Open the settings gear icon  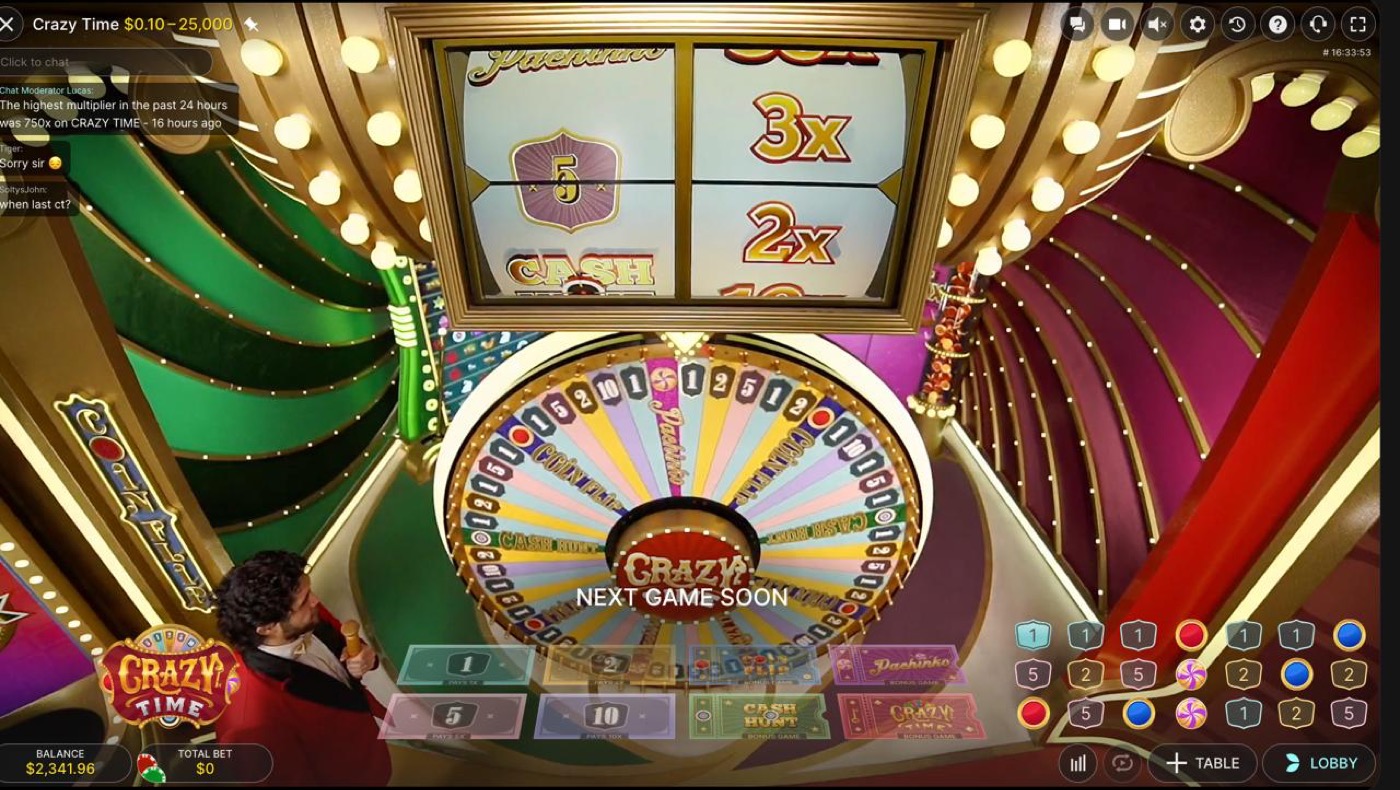pos(1195,23)
